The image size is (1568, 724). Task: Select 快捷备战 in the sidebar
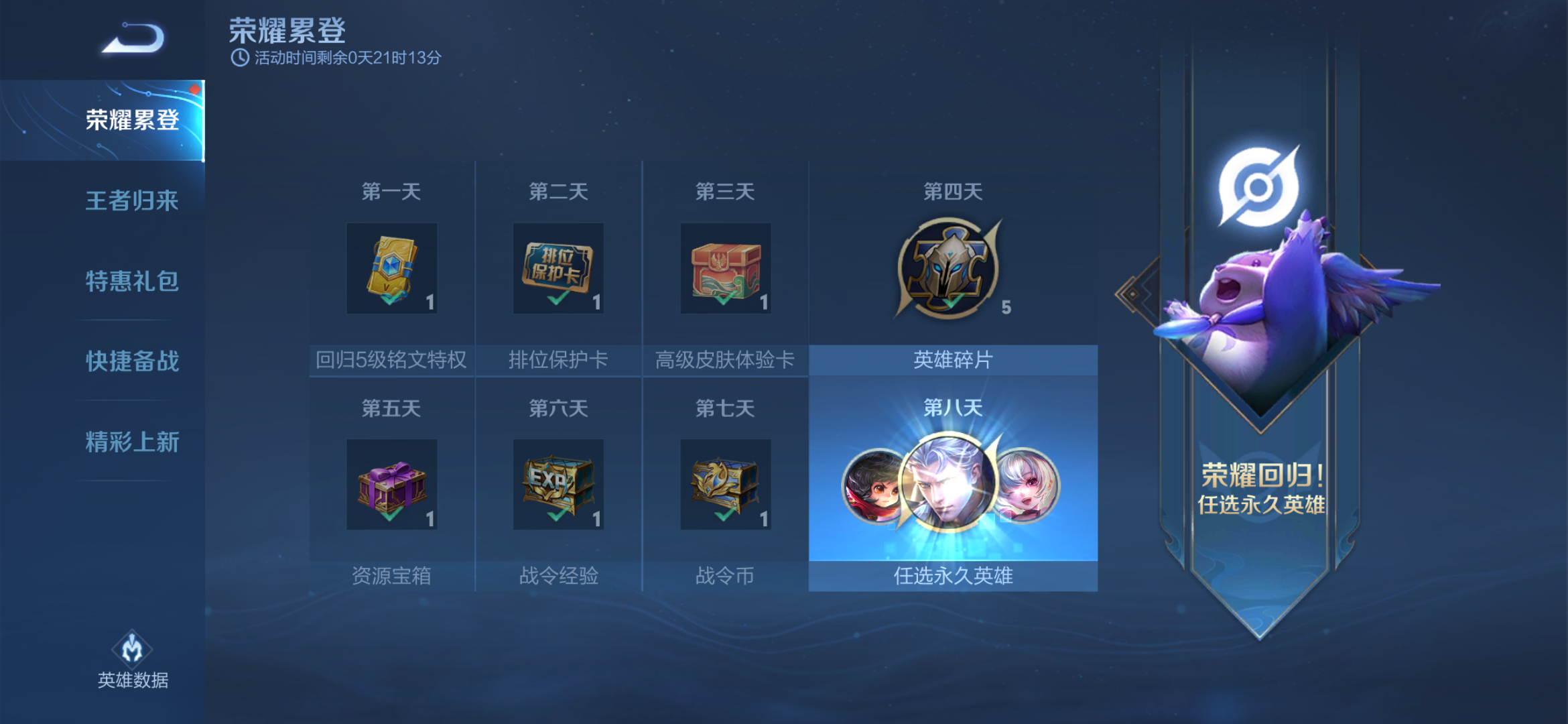(131, 361)
